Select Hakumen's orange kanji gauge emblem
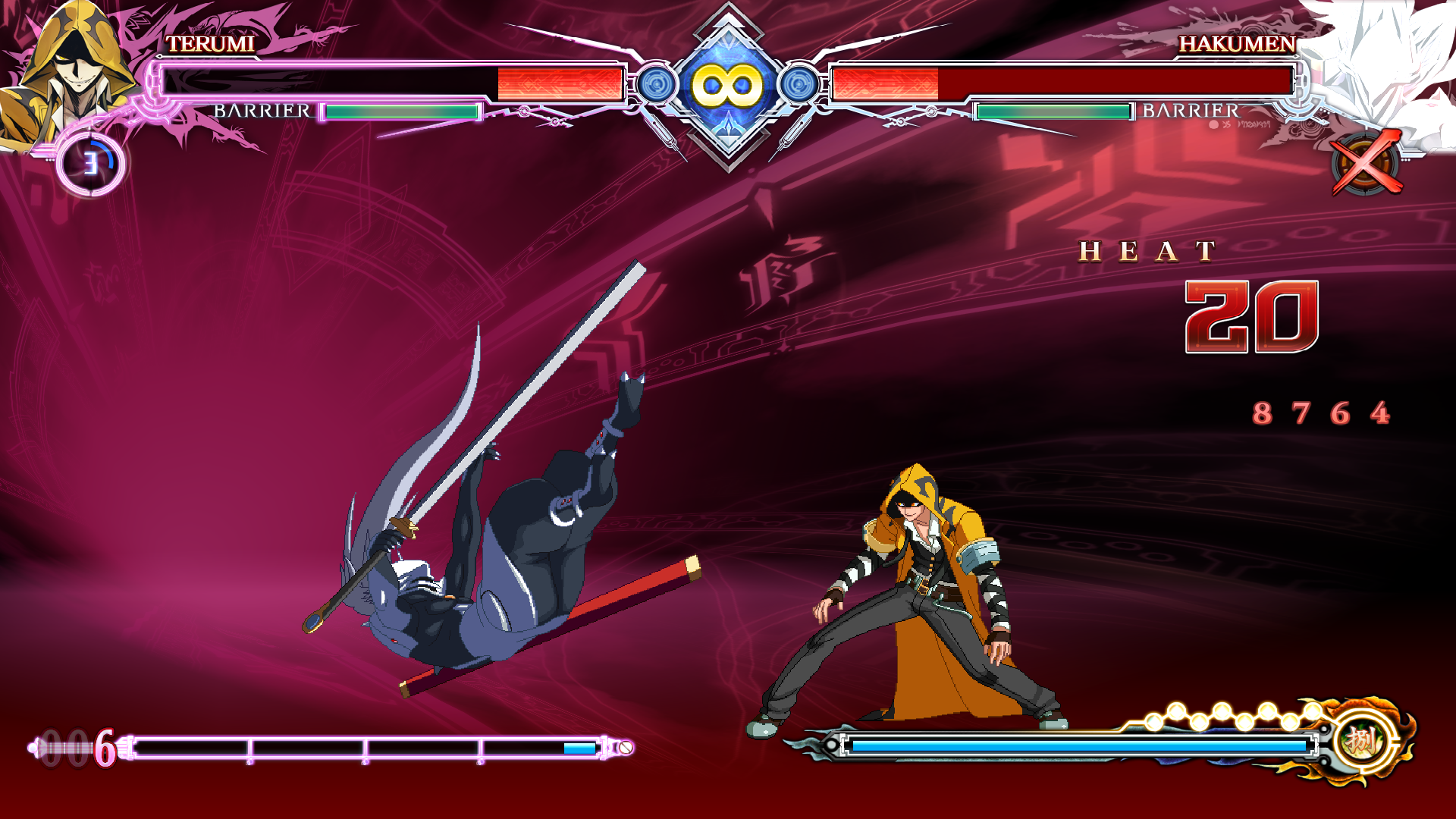This screenshot has width=1456, height=819. coord(1361,741)
